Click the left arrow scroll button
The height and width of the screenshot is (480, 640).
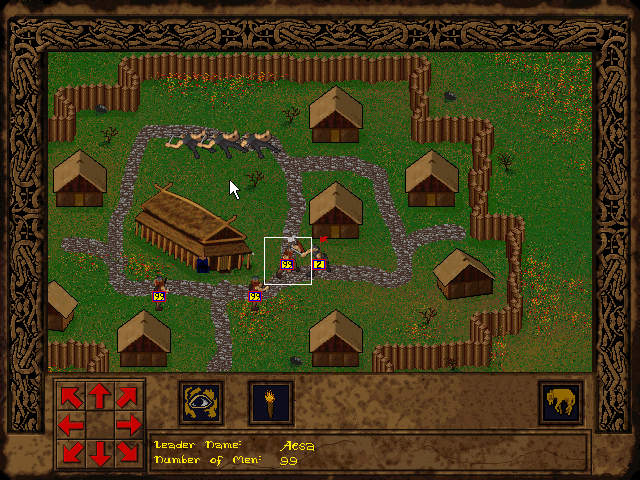click(x=72, y=425)
